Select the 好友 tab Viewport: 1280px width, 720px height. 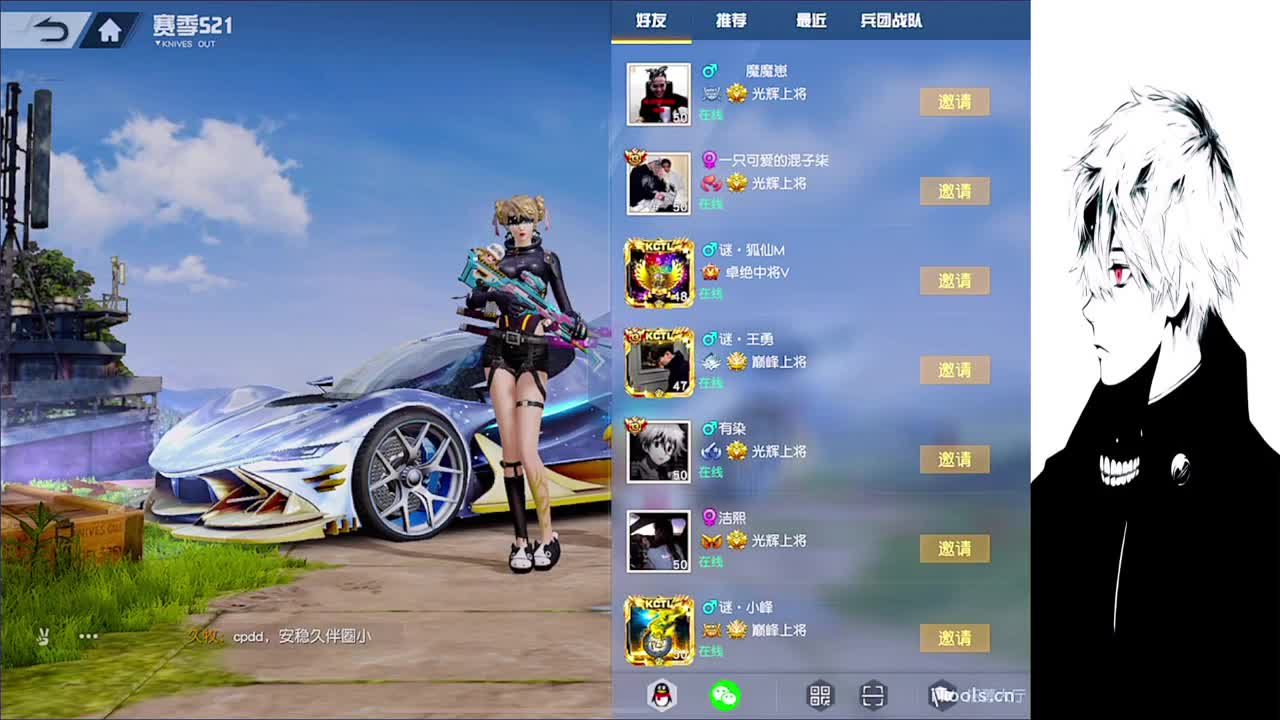pyautogui.click(x=651, y=20)
